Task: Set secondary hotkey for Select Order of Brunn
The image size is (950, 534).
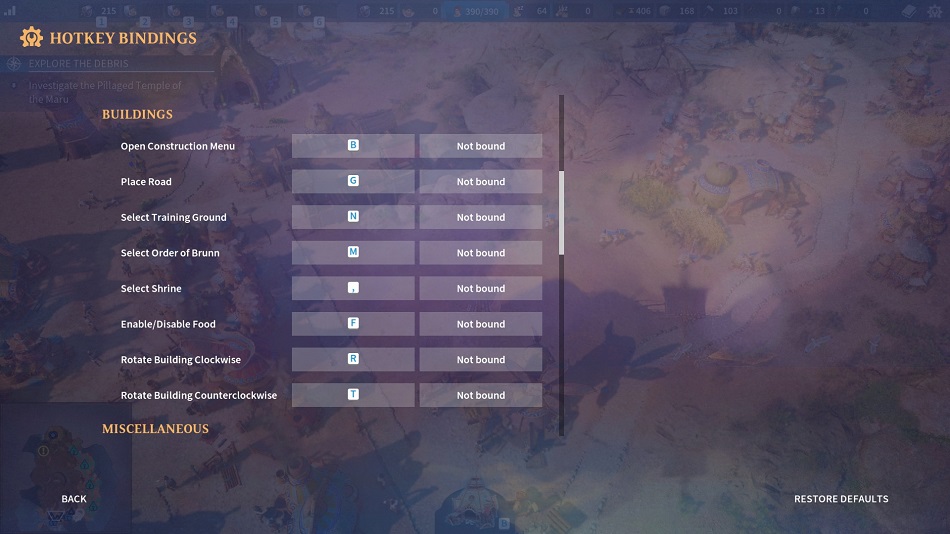Action: click(481, 253)
